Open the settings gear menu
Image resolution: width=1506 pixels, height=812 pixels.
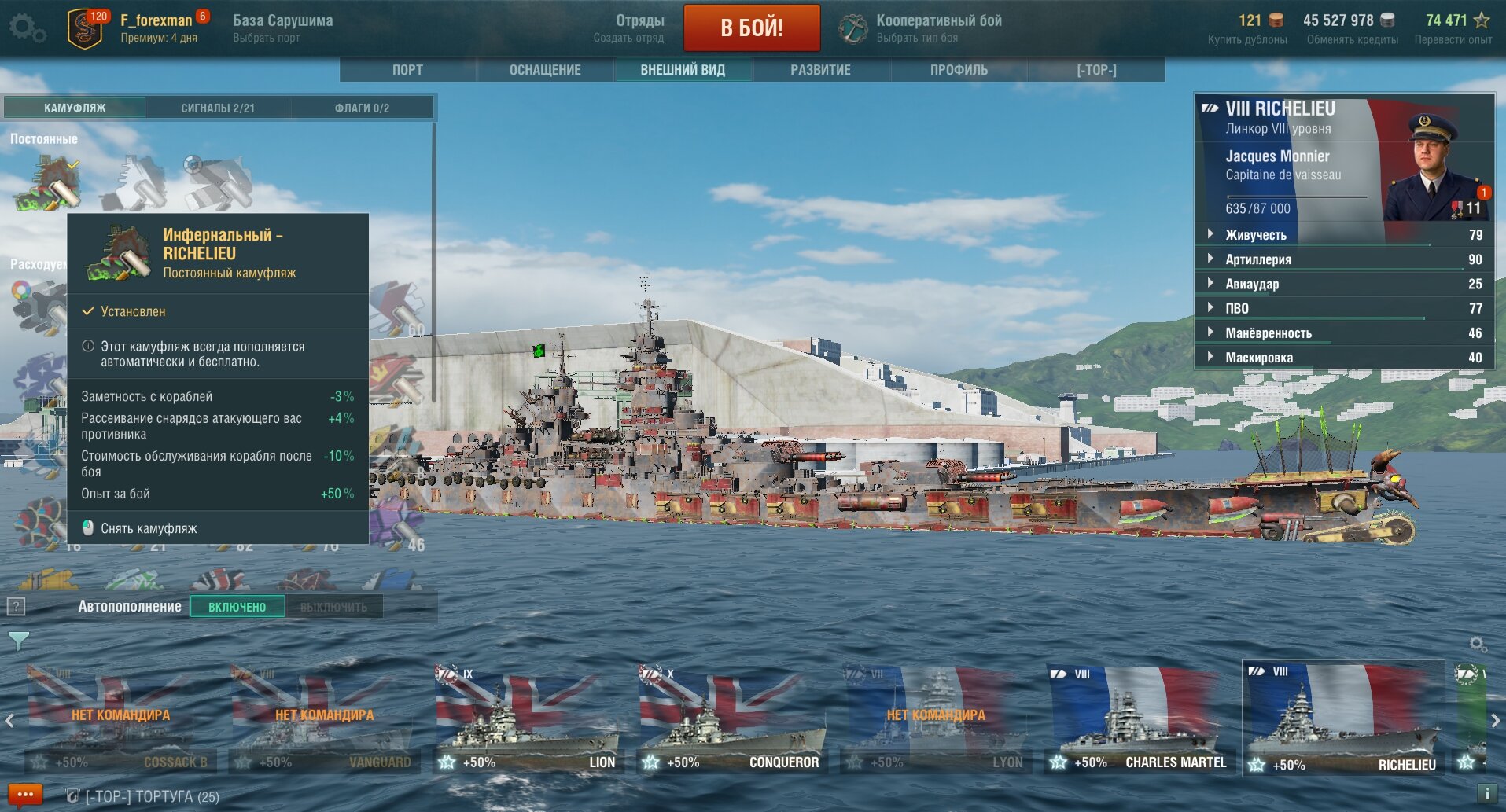(x=27, y=28)
